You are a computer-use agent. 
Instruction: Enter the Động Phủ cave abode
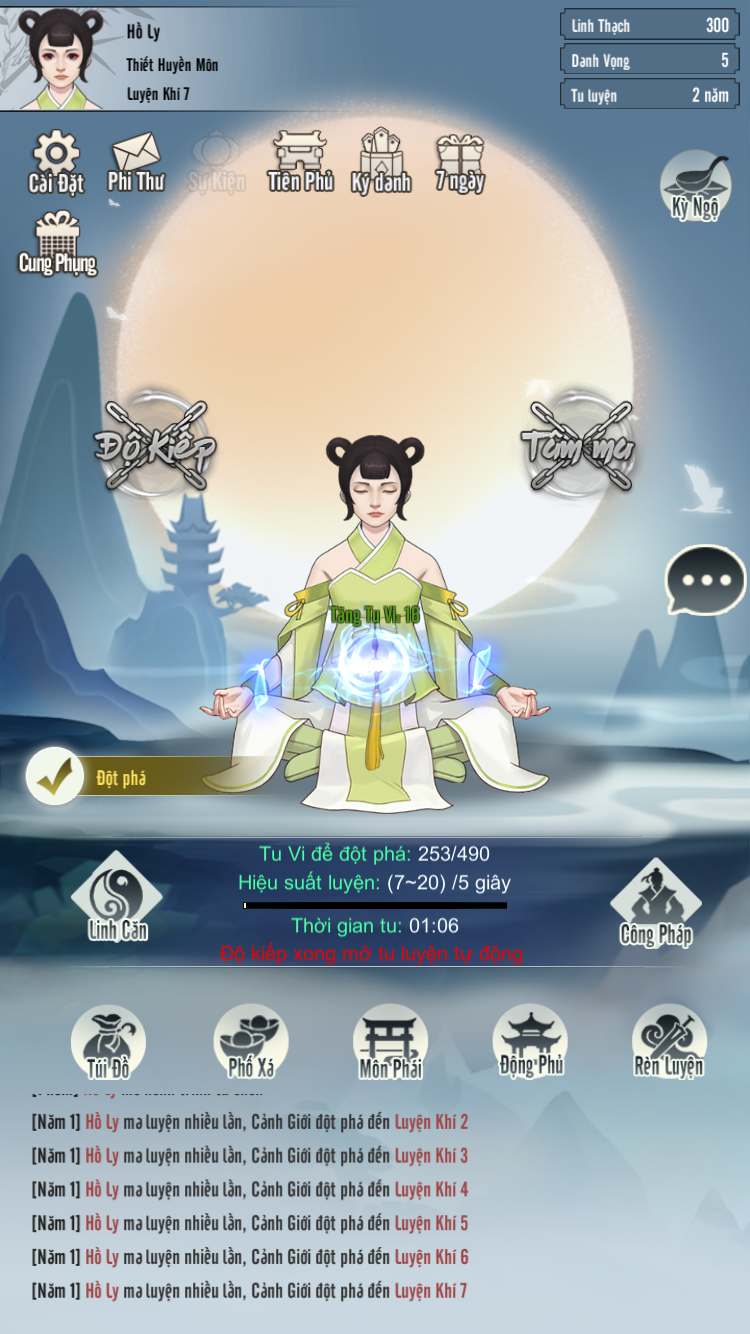[530, 1041]
